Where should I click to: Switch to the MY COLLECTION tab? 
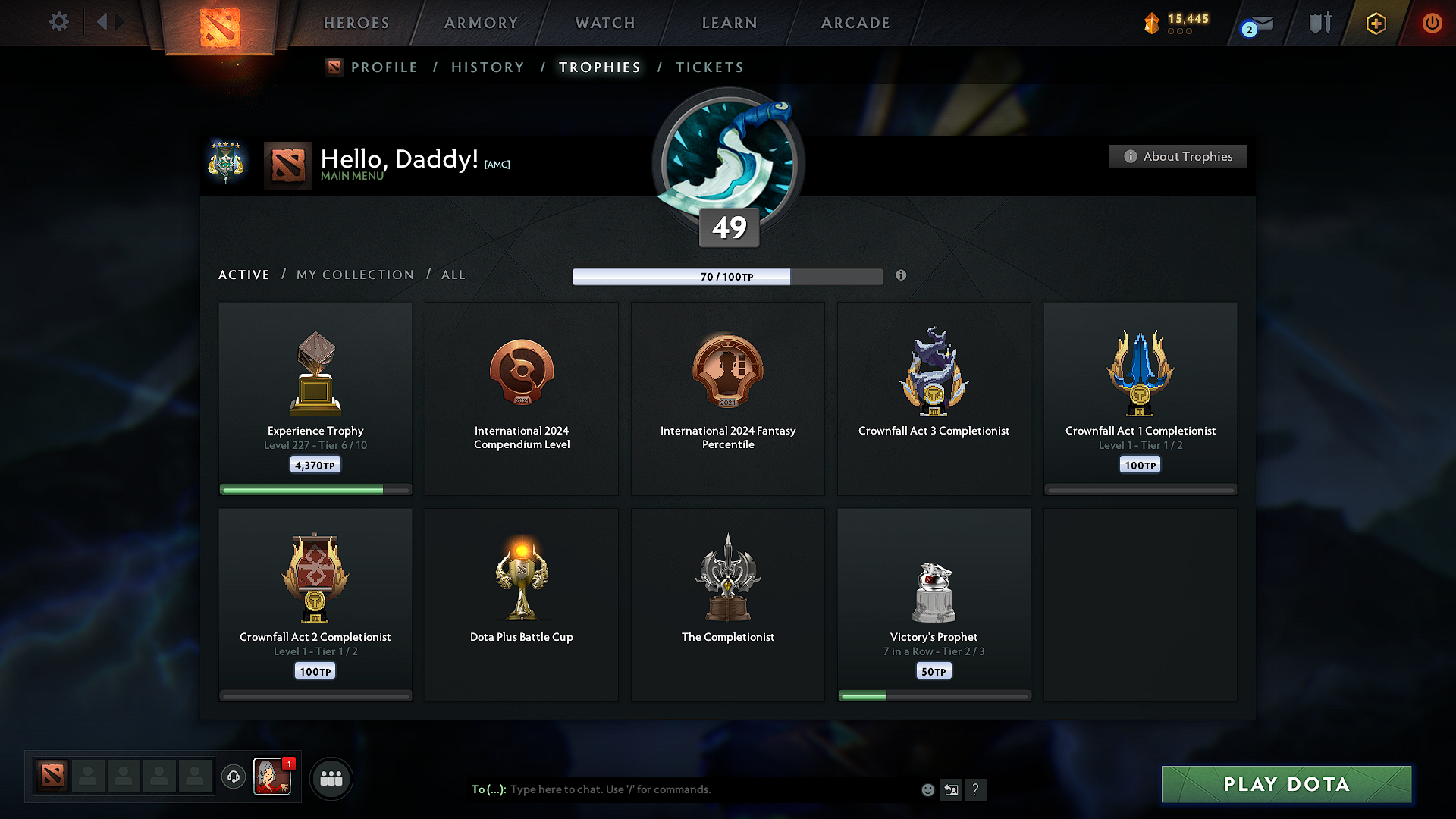coord(354,275)
